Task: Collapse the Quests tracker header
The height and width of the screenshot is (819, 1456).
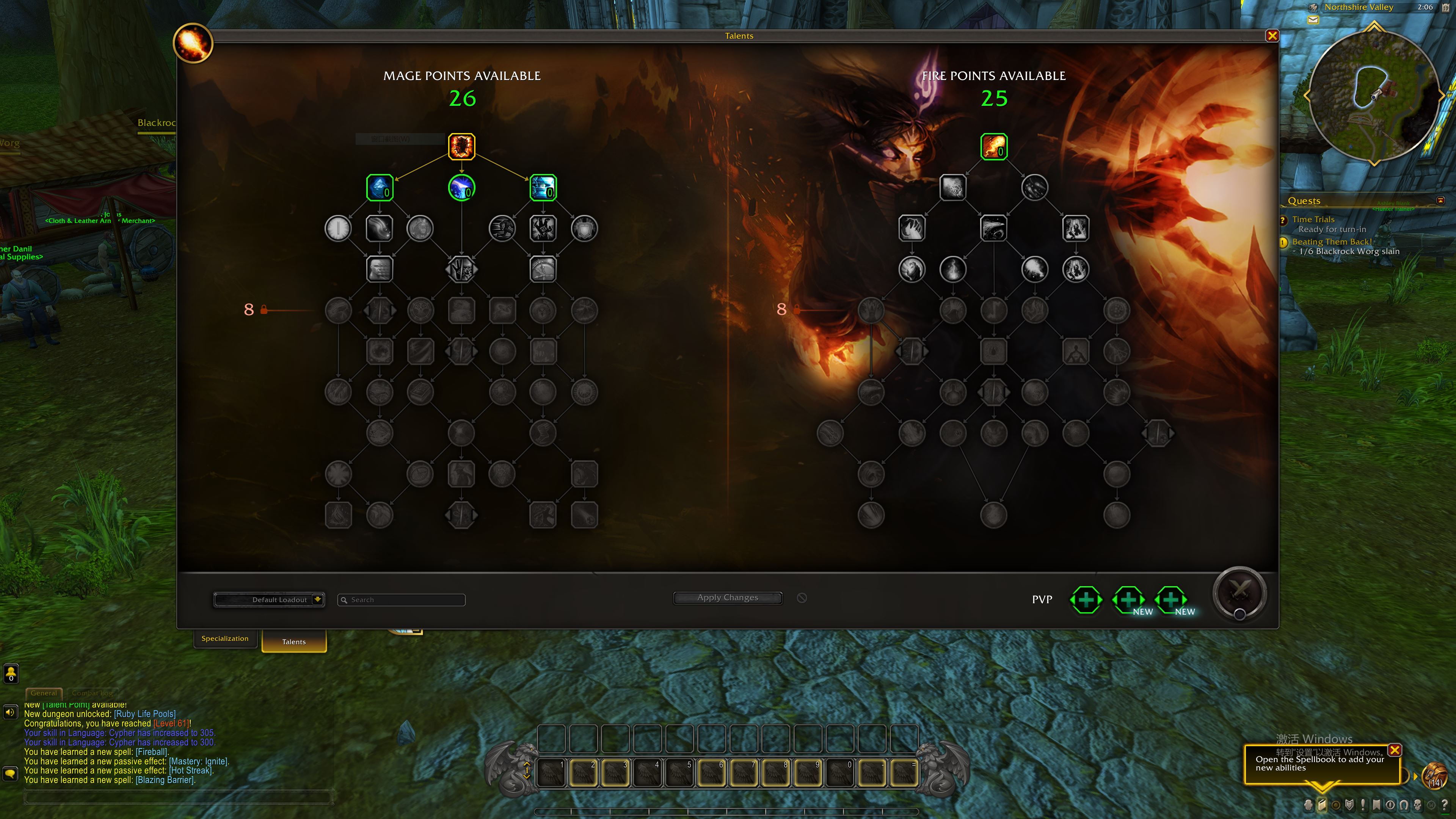Action: pyautogui.click(x=1440, y=201)
